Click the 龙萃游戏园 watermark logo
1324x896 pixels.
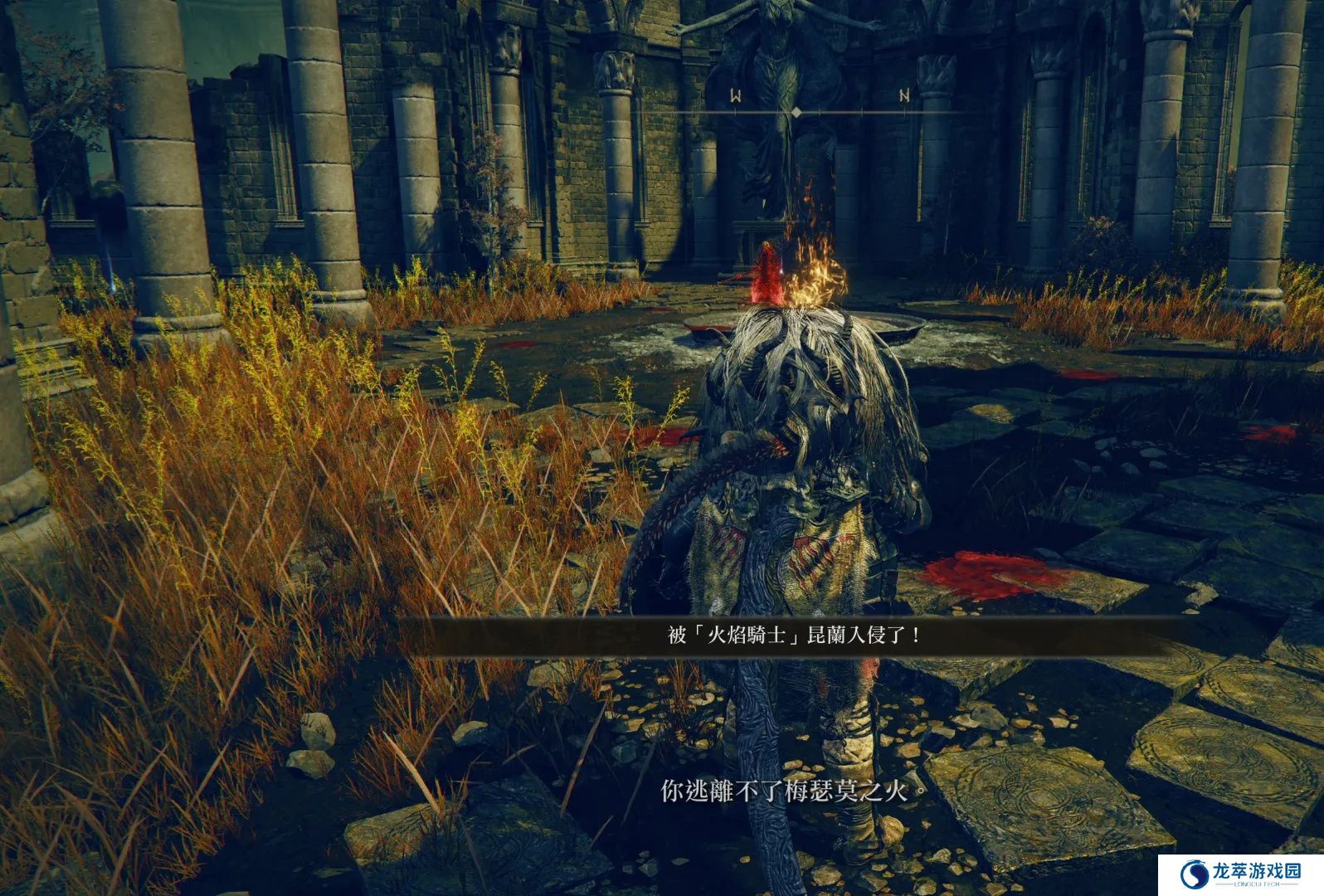[x=1242, y=874]
